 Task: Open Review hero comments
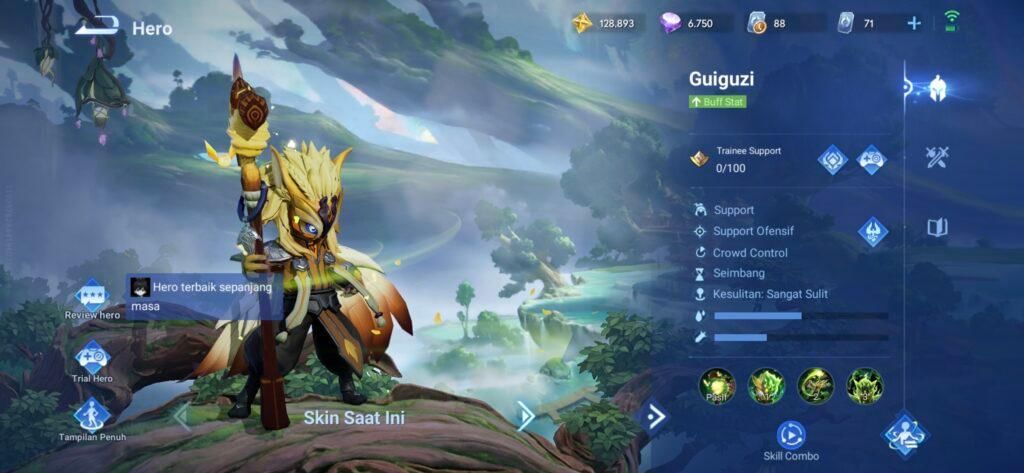(x=92, y=298)
